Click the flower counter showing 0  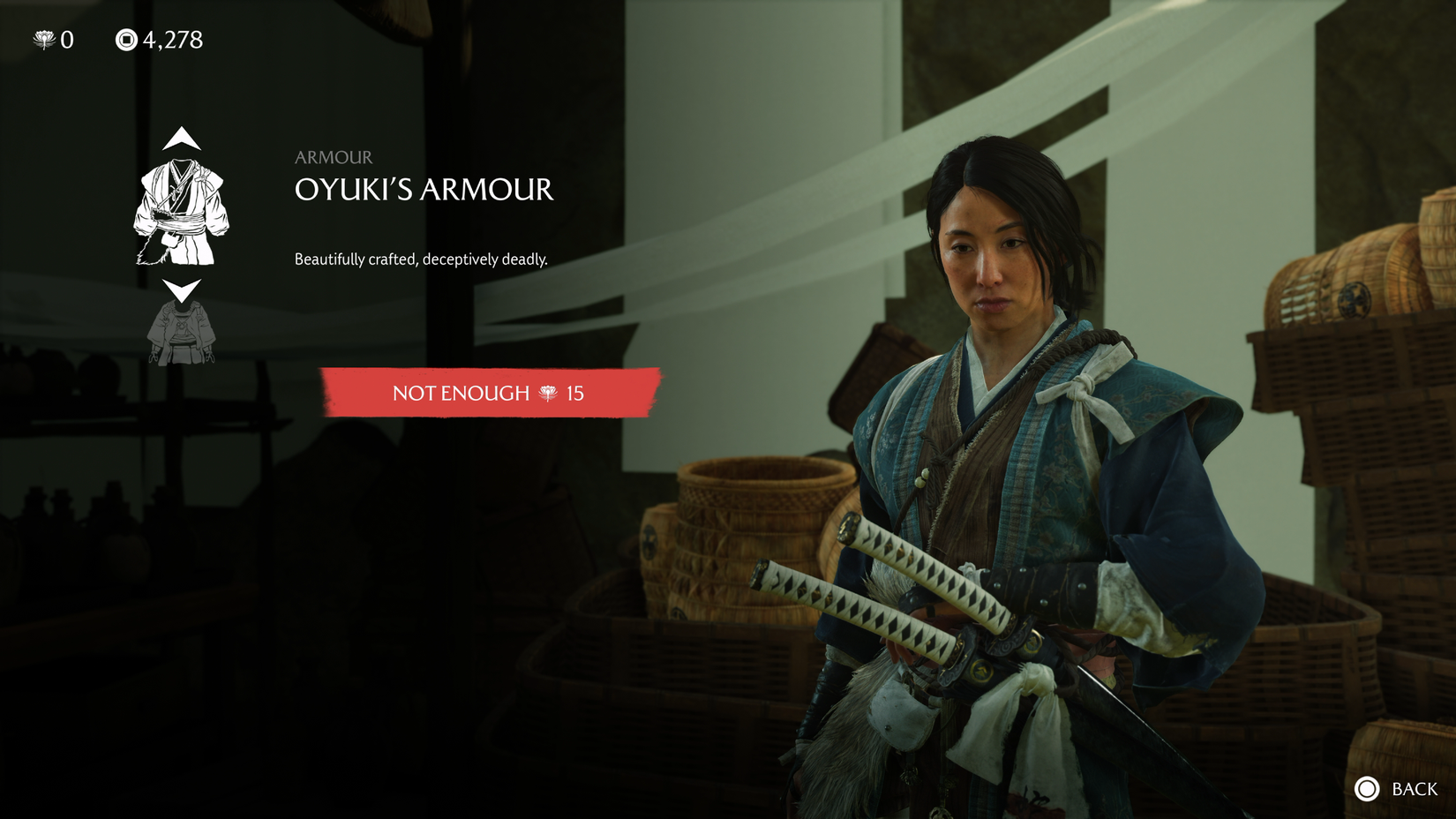[x=53, y=38]
